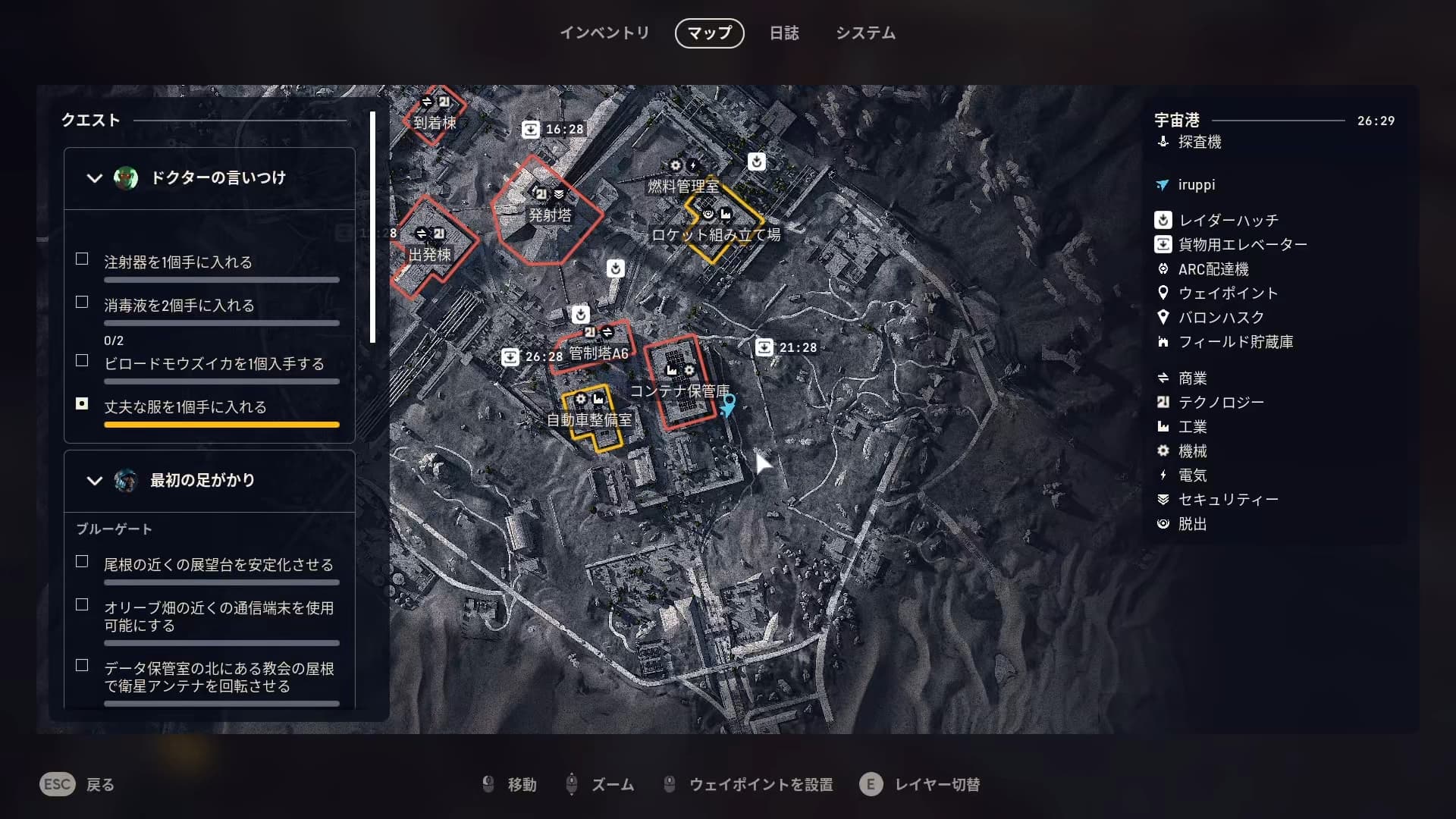1456x819 pixels.
Task: Go to the システム tab
Action: pyautogui.click(x=865, y=33)
